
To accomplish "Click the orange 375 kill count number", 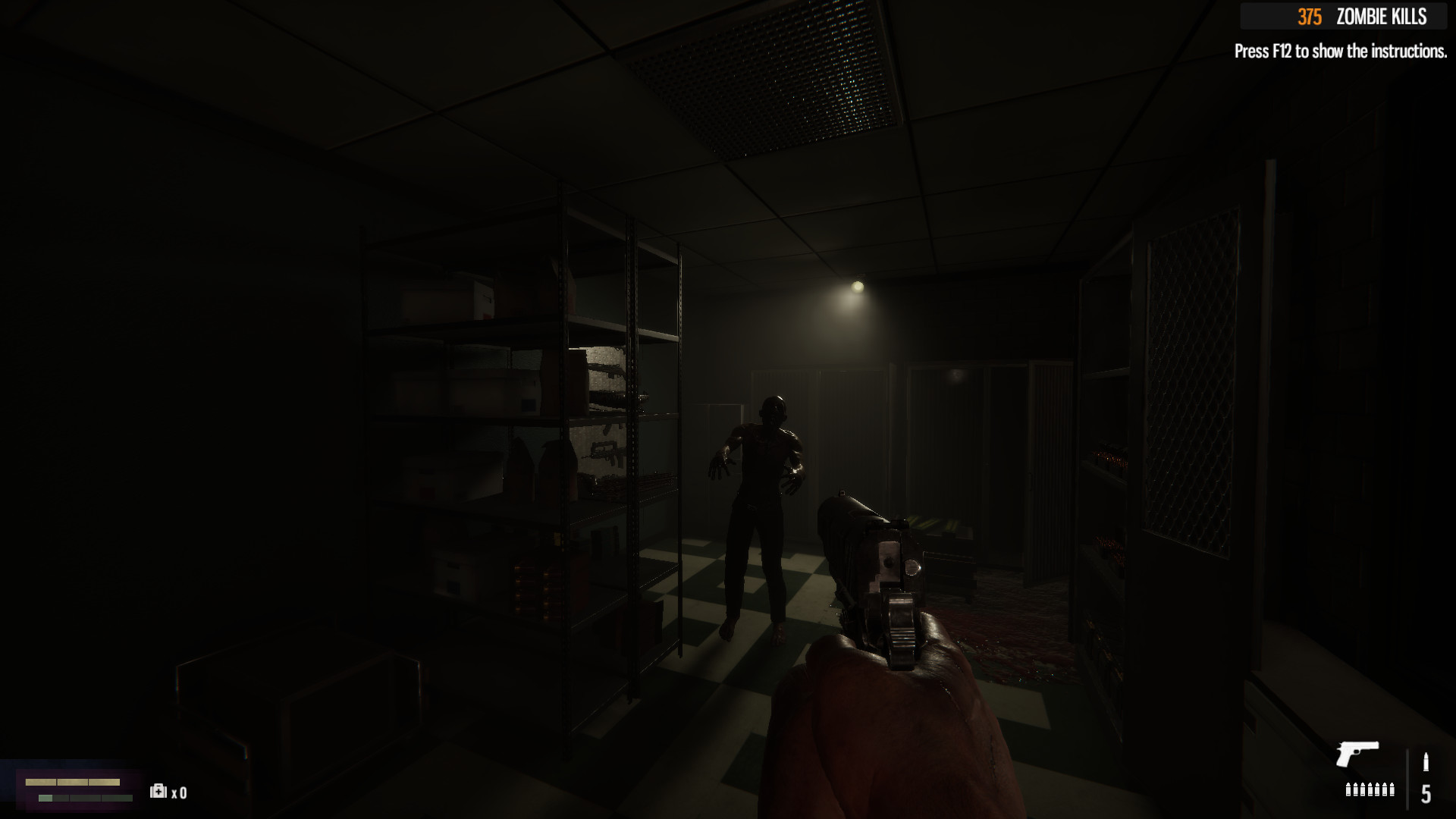I will point(1312,15).
